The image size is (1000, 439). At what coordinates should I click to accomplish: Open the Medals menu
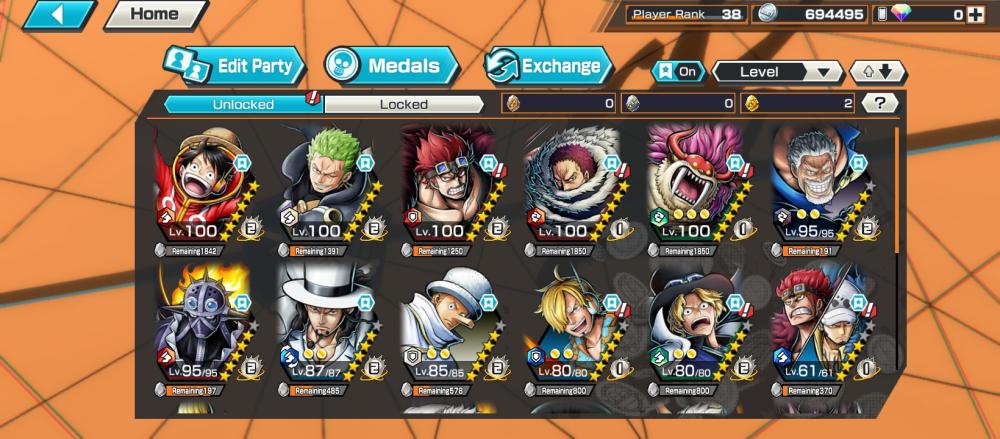pyautogui.click(x=391, y=67)
